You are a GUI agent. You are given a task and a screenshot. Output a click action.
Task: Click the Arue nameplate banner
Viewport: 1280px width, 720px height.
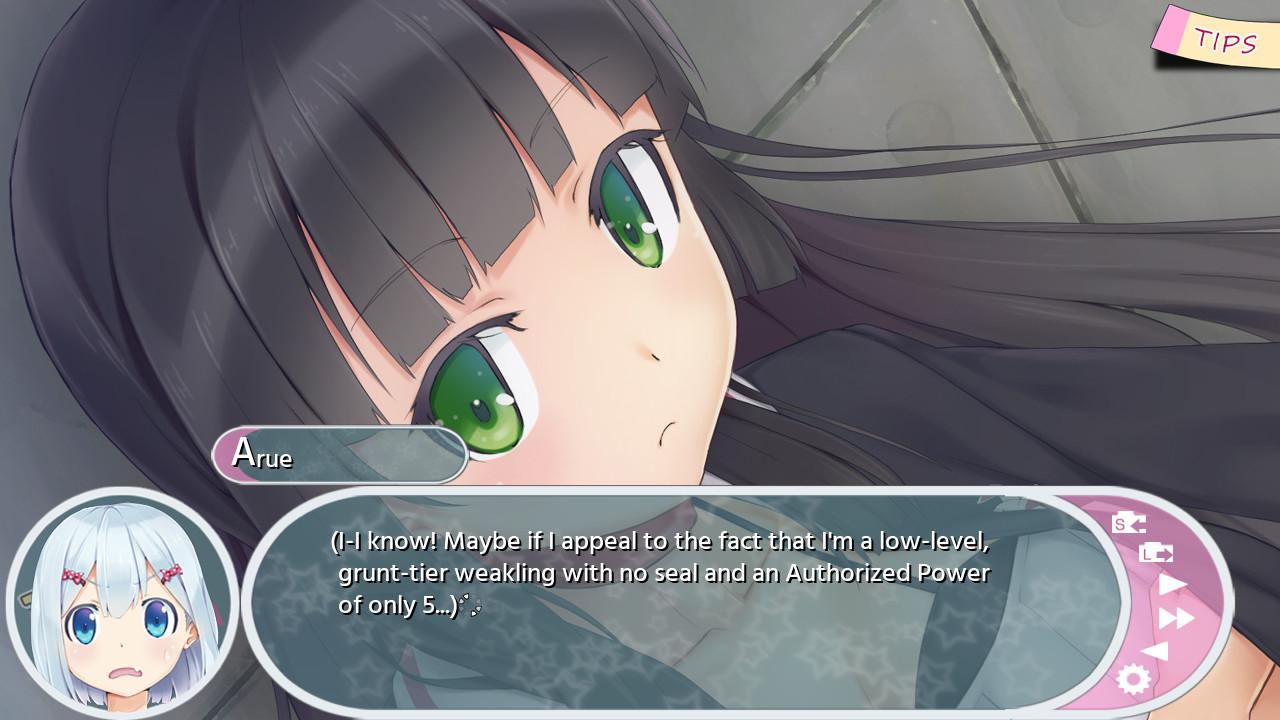coord(340,455)
